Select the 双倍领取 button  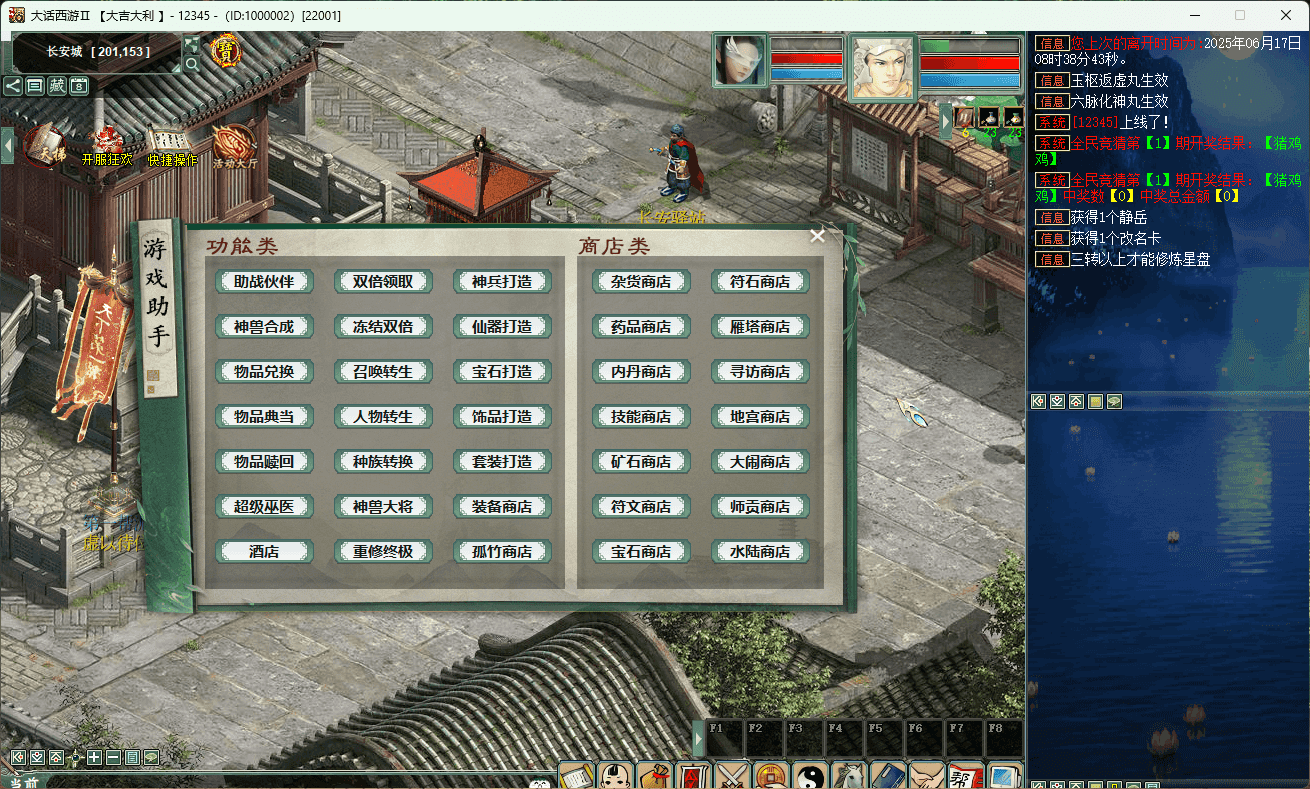pos(383,282)
